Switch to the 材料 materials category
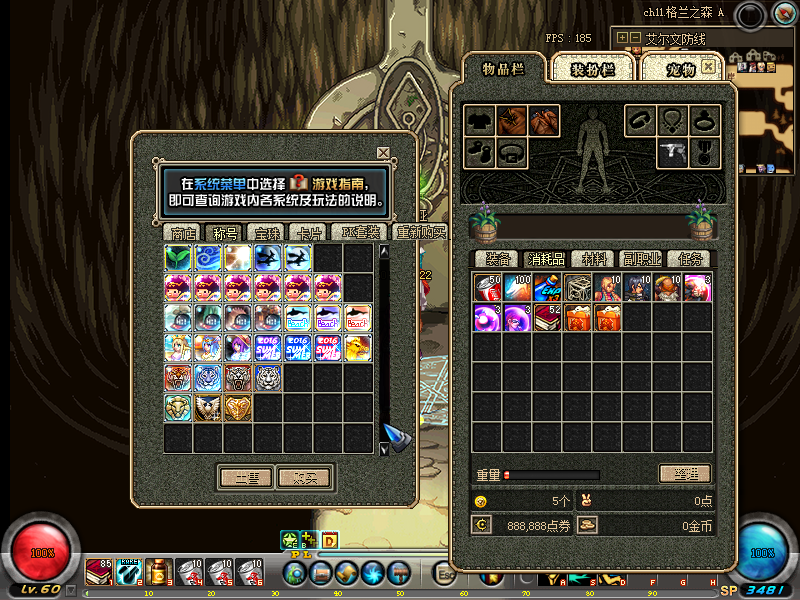The image size is (800, 600). point(593,259)
